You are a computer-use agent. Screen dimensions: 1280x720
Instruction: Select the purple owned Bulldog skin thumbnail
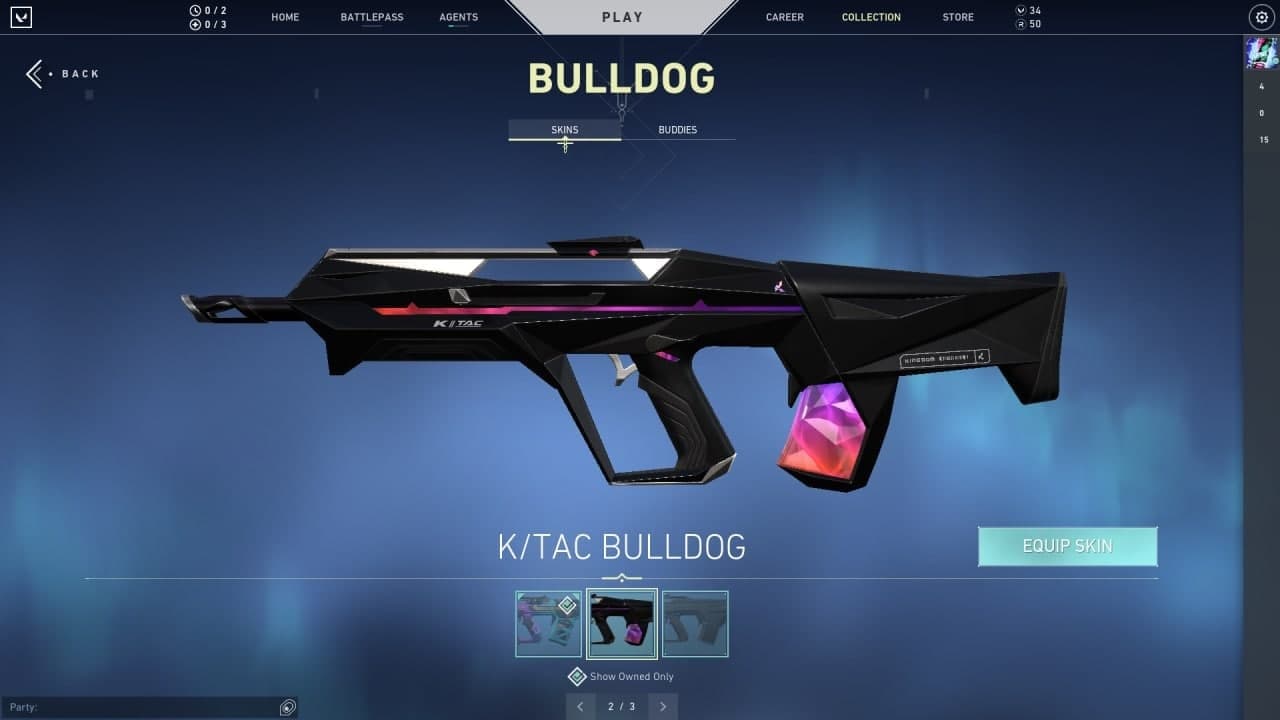[x=548, y=624]
